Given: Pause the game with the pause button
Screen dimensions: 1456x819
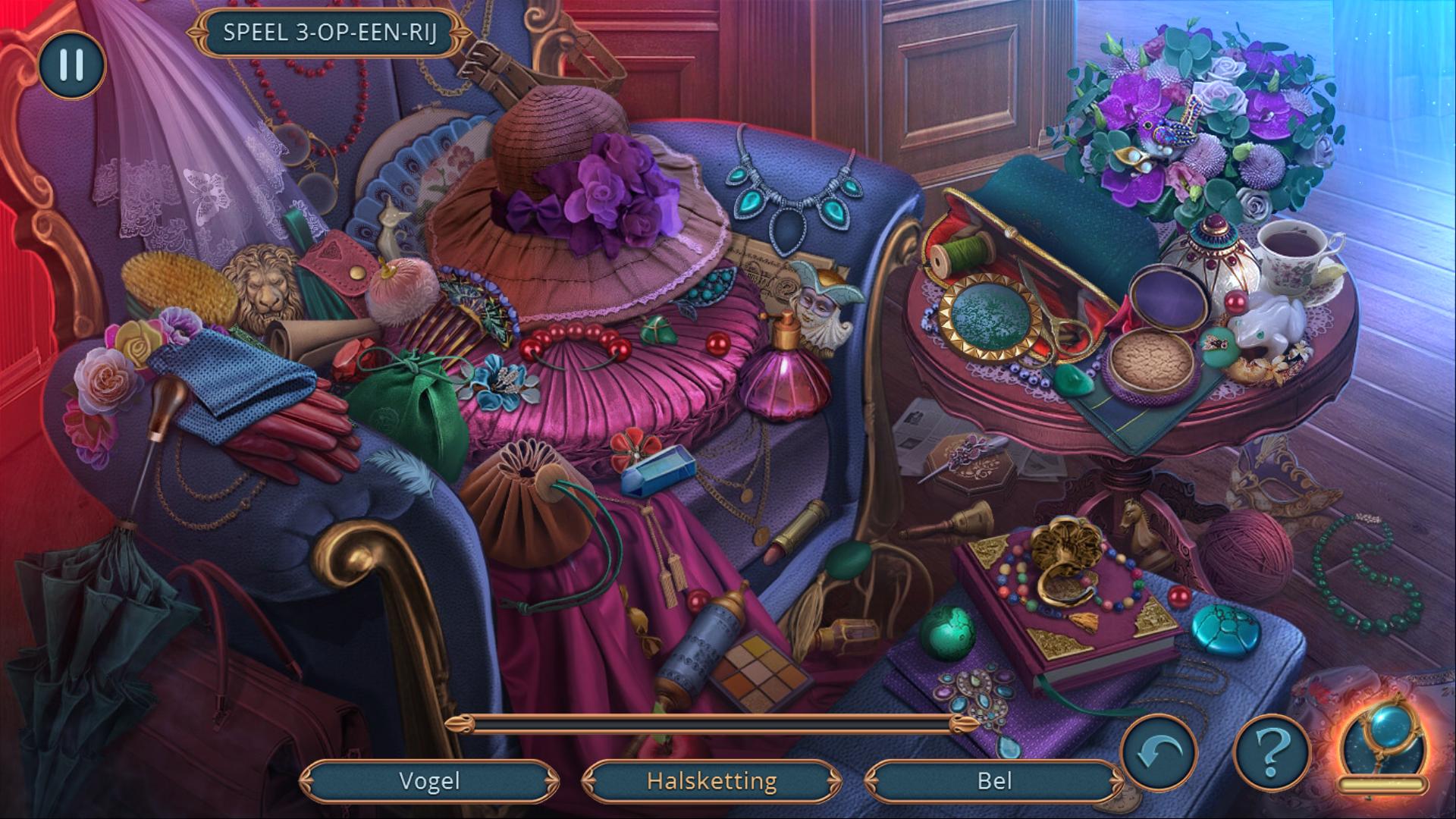Looking at the screenshot, I should 71,65.
